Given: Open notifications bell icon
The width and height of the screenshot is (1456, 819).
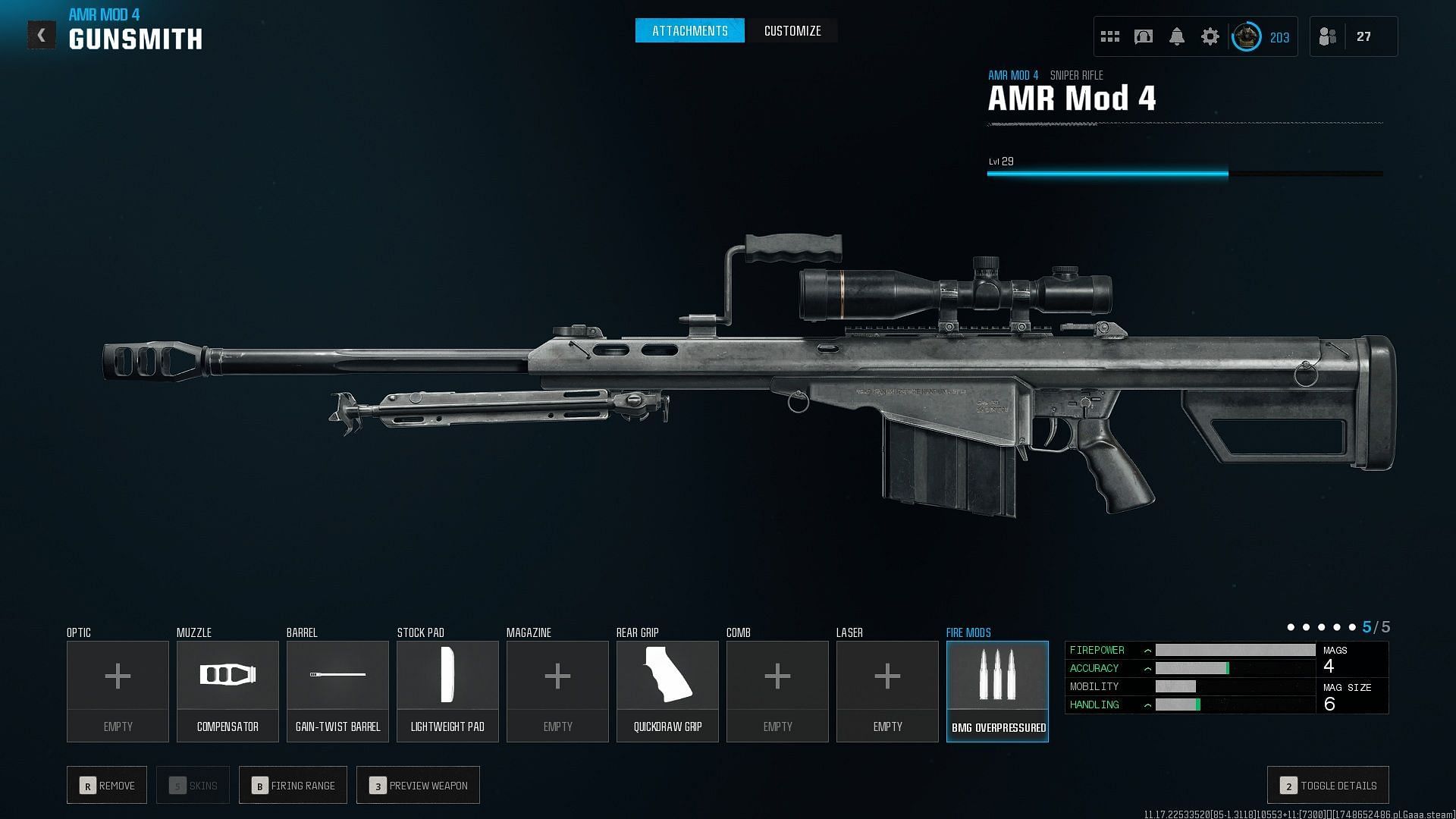Looking at the screenshot, I should (1177, 36).
